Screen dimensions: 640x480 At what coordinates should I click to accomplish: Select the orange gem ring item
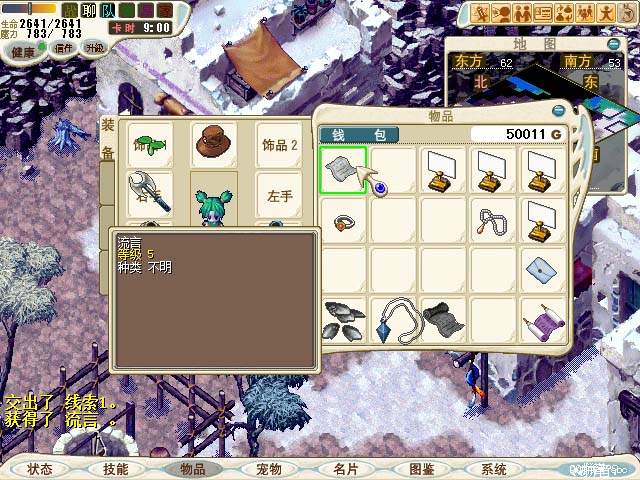(344, 222)
